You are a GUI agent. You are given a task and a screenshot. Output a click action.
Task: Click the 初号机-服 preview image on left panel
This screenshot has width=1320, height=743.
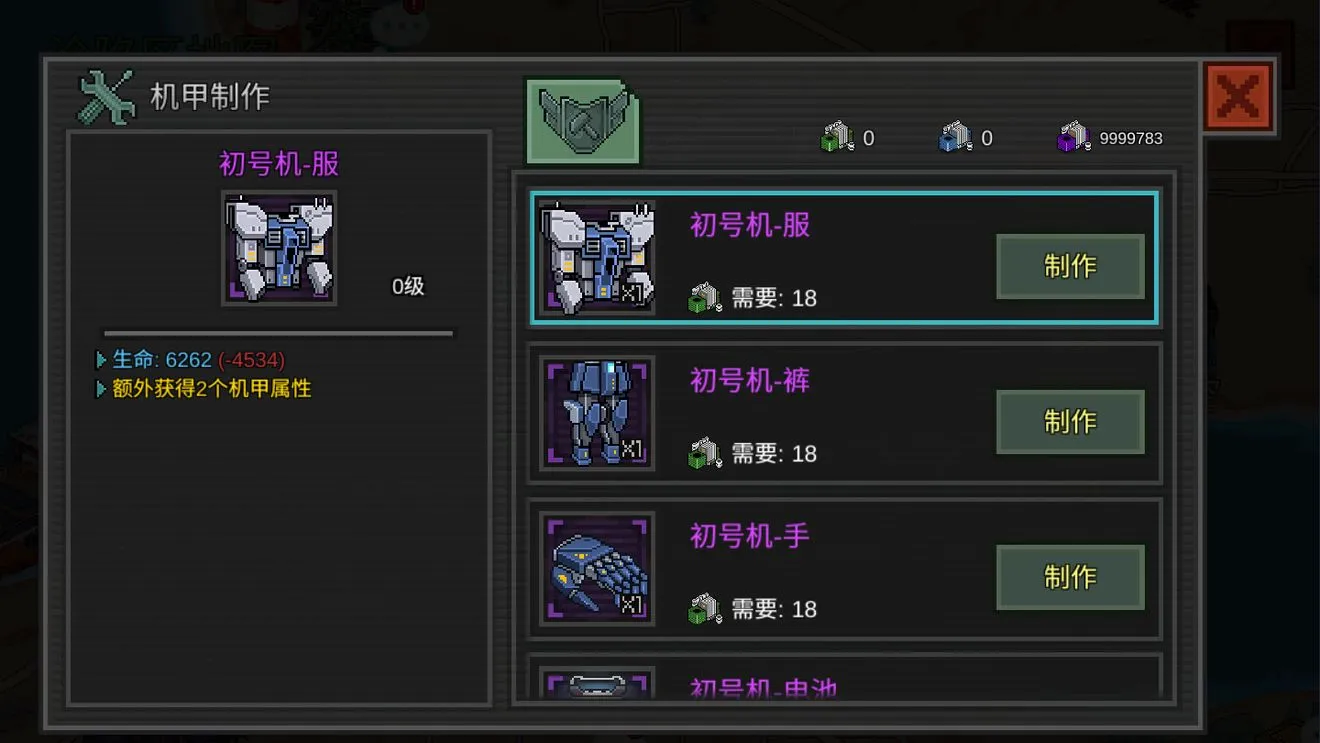[x=279, y=247]
